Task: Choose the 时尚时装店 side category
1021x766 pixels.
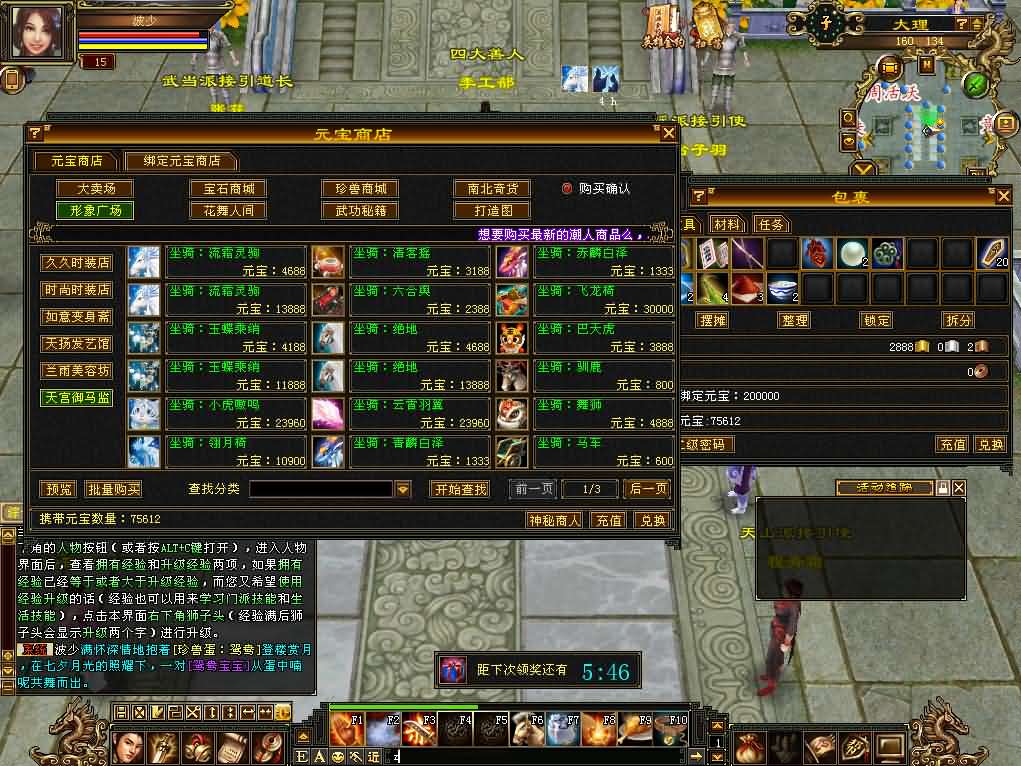Action: (x=77, y=290)
